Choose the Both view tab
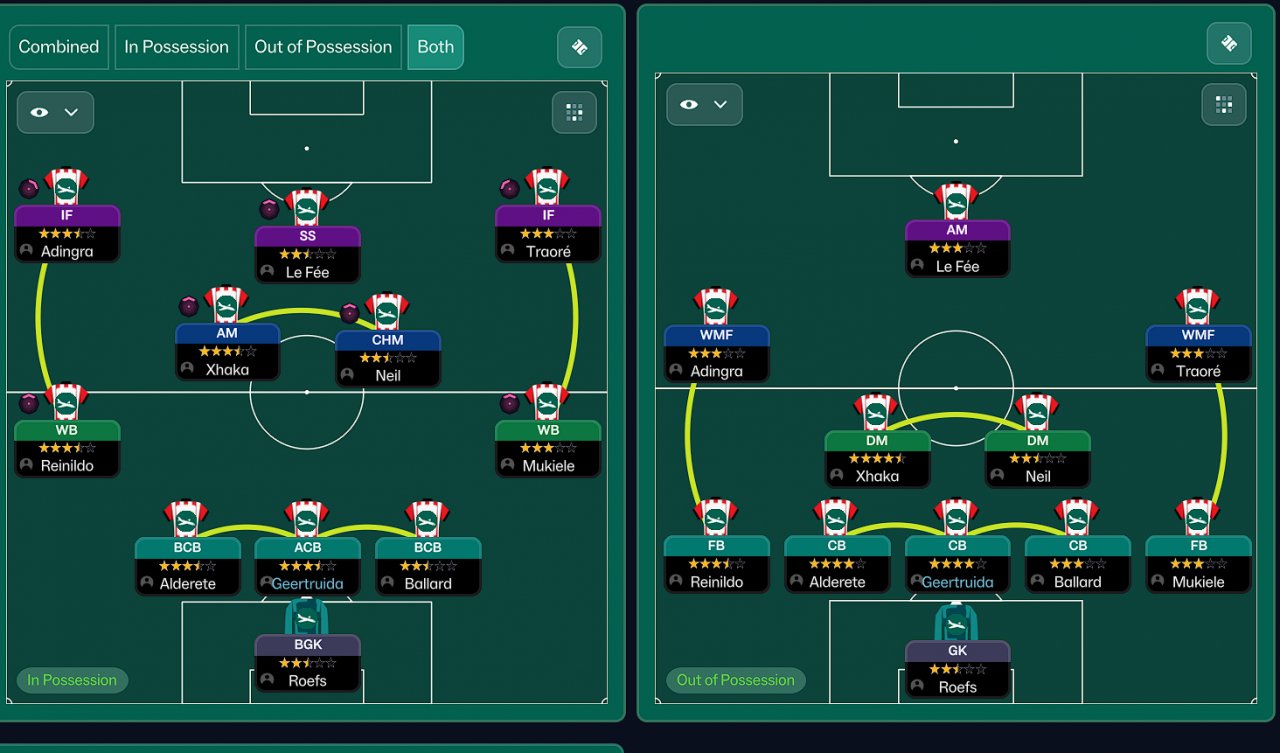The height and width of the screenshot is (753, 1280). click(x=435, y=47)
